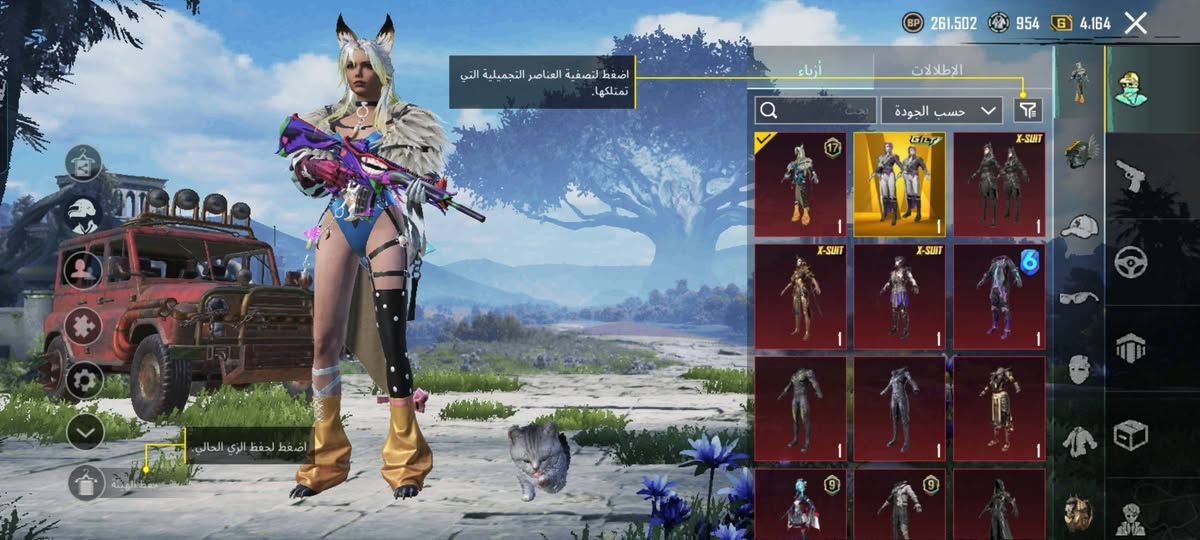Select the baseball cap headwear category
Viewport: 1200px width, 540px height.
[1079, 226]
